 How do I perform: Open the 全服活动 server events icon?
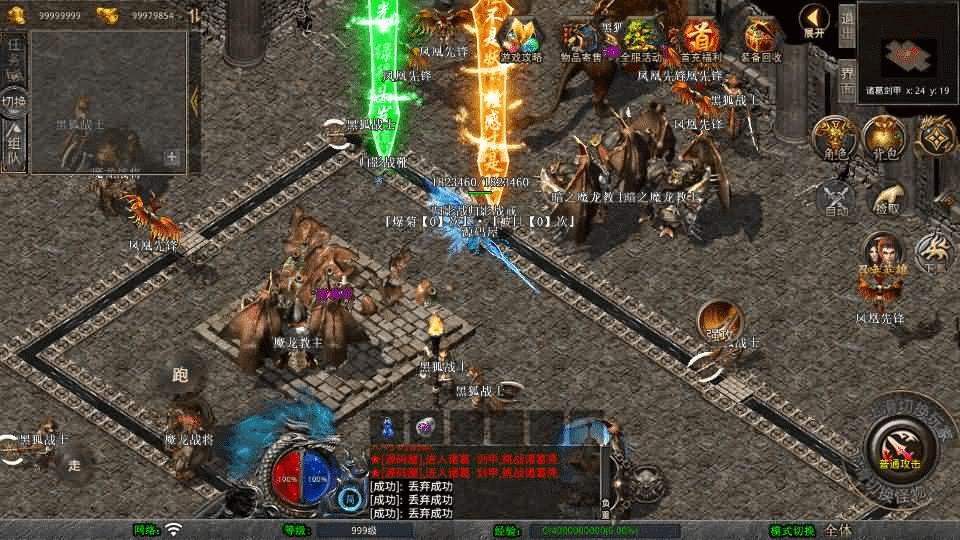[640, 38]
